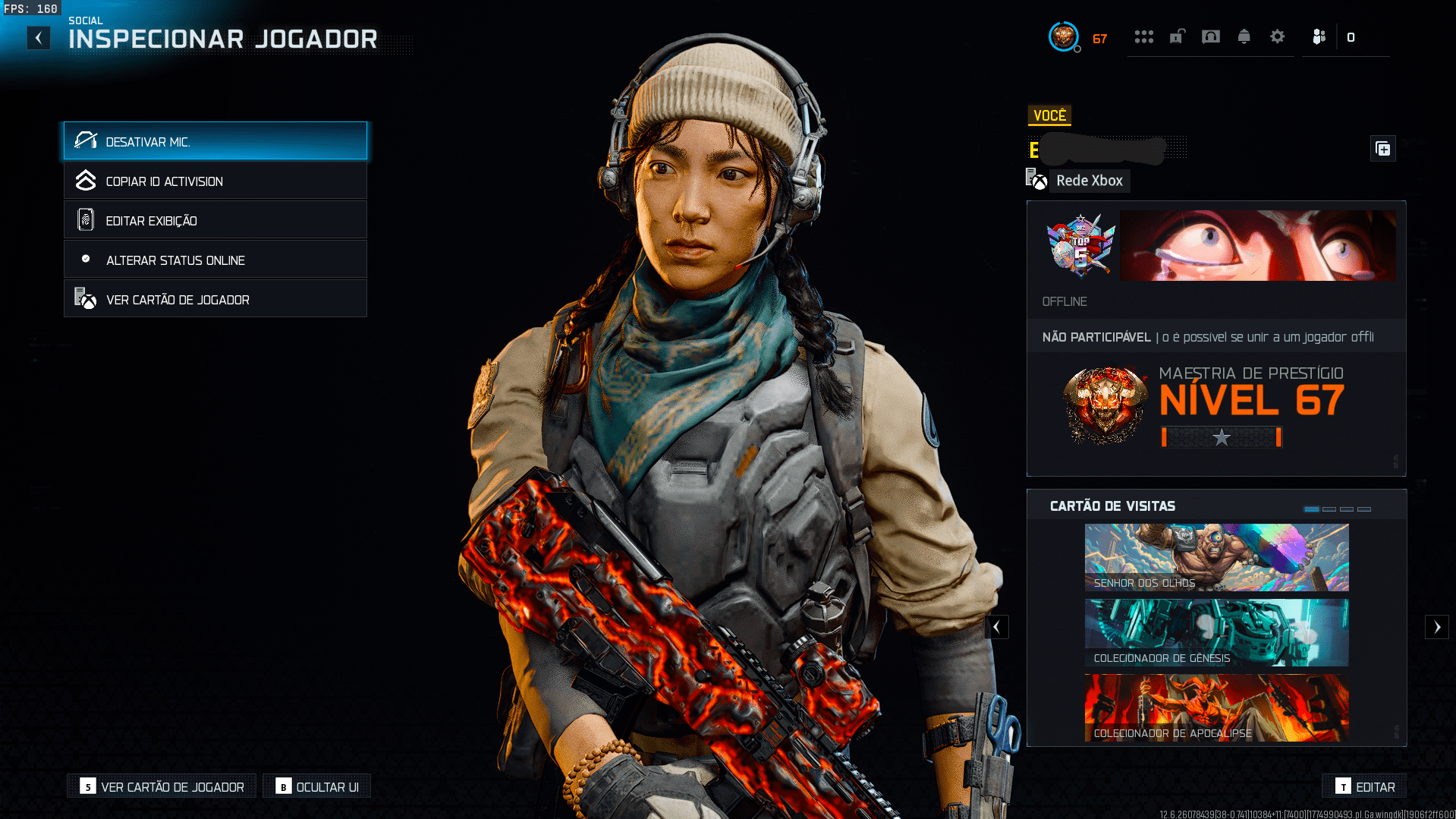
Task: Open notifications via the bell icon
Action: [1244, 36]
